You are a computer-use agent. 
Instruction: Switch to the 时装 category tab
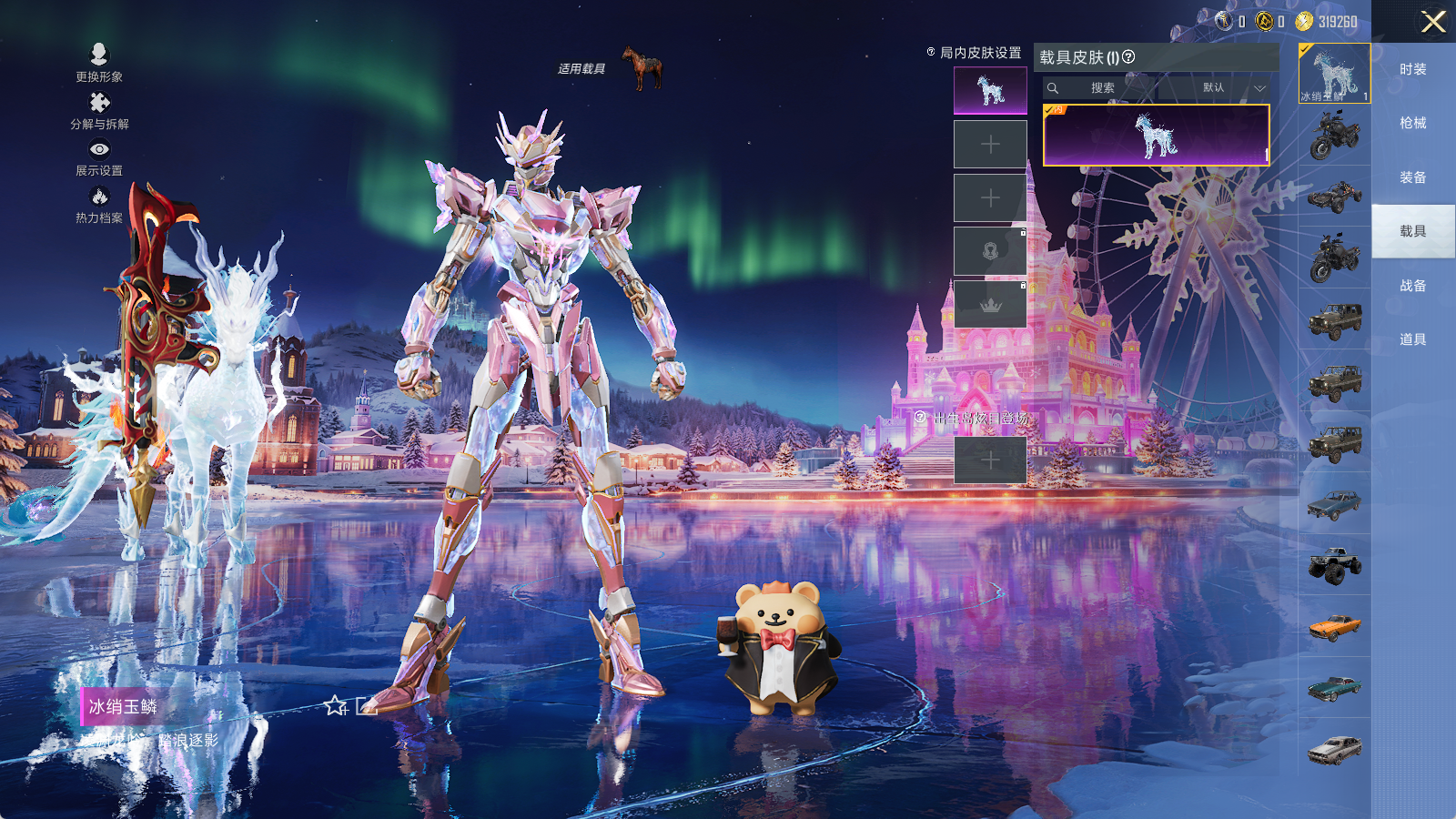(1412, 69)
